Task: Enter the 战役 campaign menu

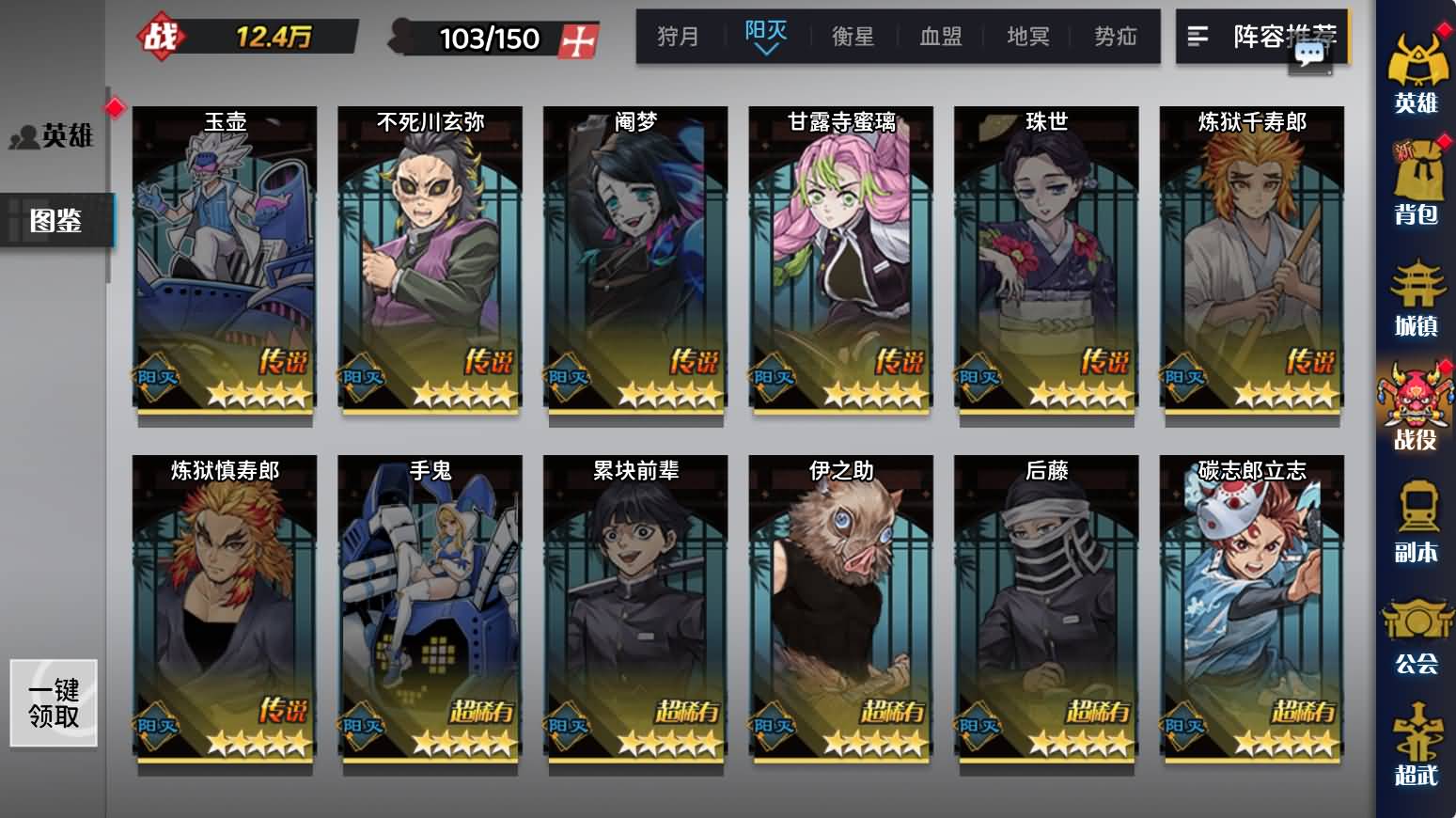Action: pos(1416,410)
